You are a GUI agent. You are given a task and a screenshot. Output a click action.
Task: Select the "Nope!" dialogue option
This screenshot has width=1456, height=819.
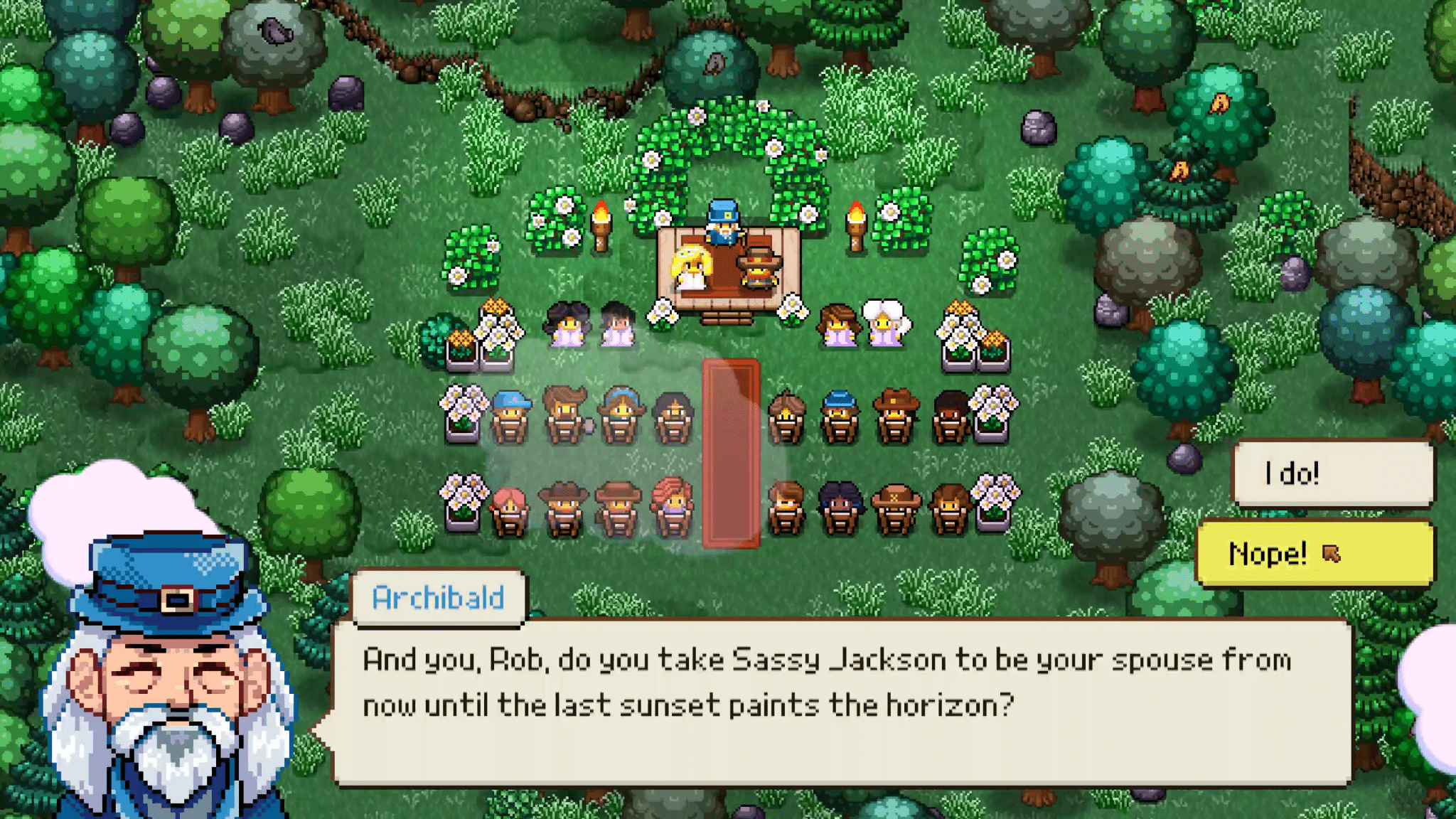[x=1314, y=553]
